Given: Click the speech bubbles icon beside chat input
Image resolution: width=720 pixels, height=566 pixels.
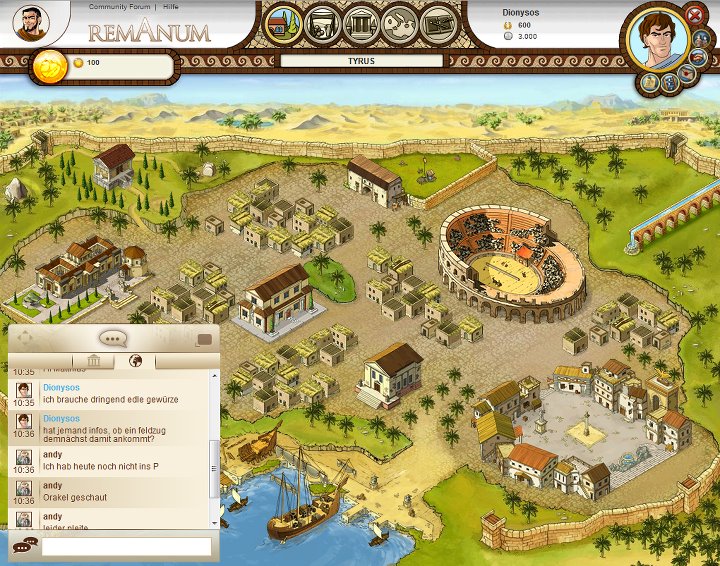Looking at the screenshot, I should [23, 546].
